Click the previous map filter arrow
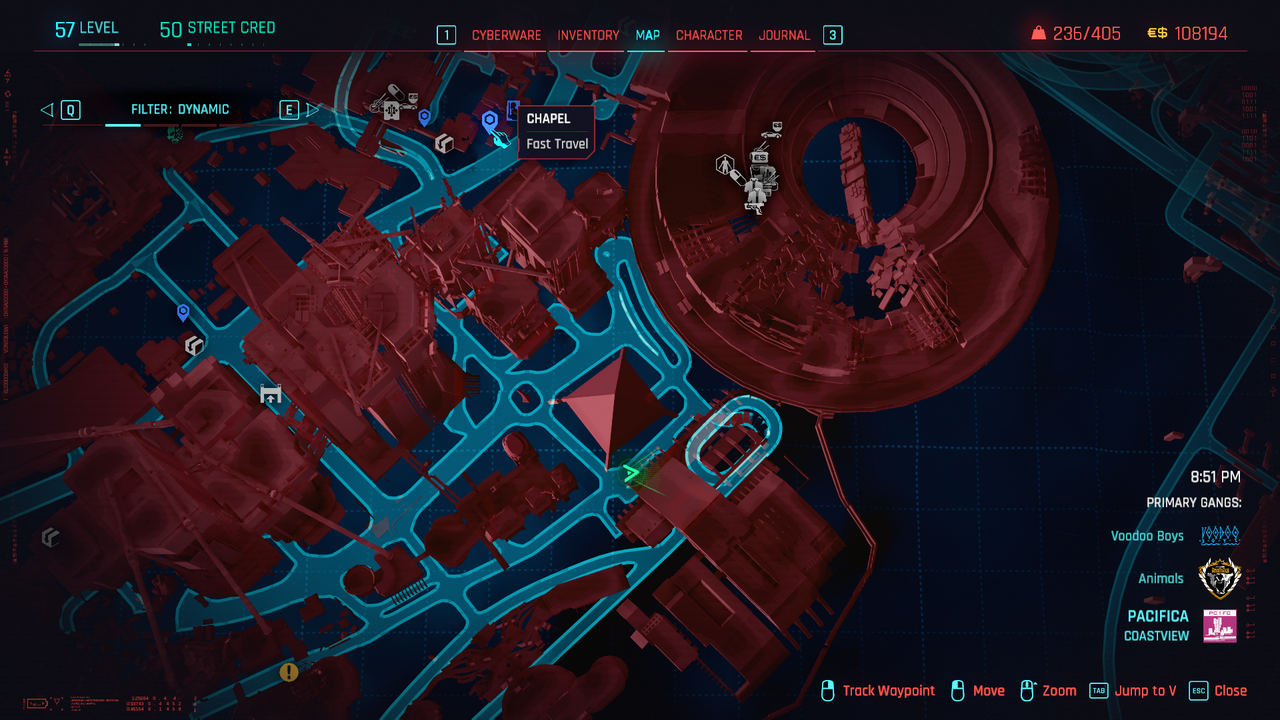Screen dimensions: 1280x720 pyautogui.click(x=47, y=110)
